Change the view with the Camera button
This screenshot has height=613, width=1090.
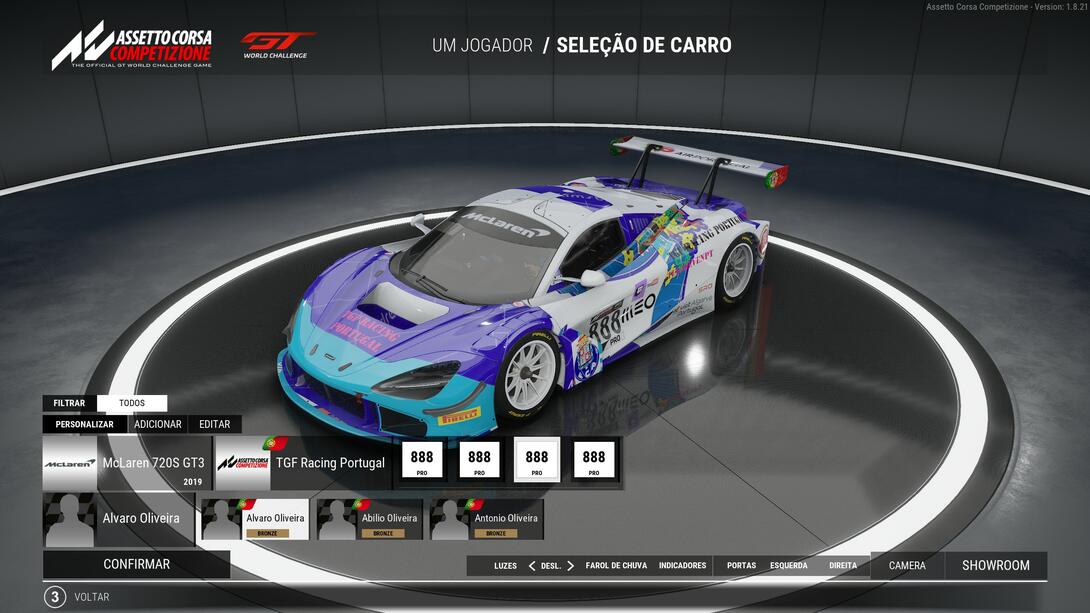pos(907,566)
